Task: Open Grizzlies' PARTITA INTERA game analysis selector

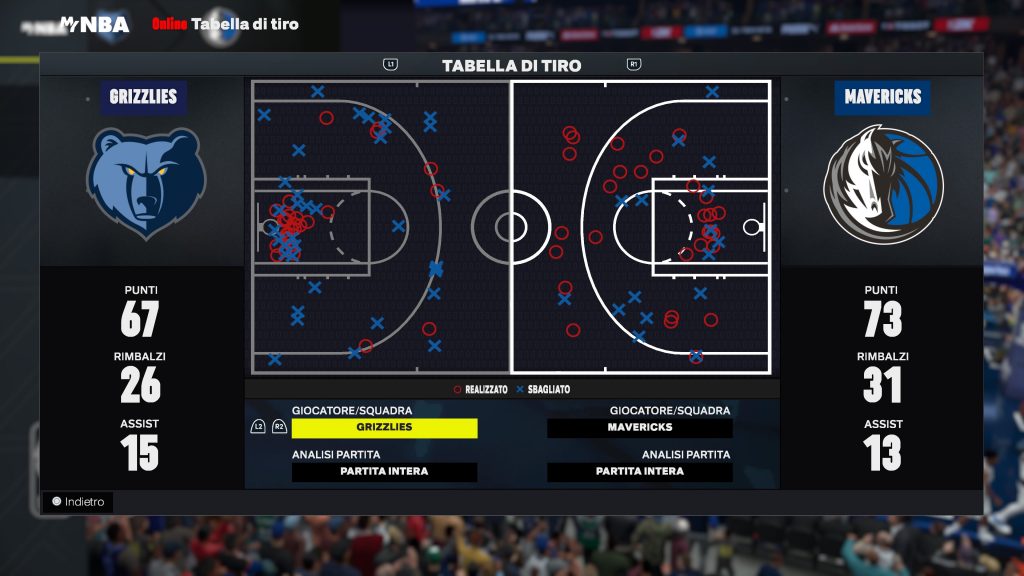Action: tap(384, 472)
